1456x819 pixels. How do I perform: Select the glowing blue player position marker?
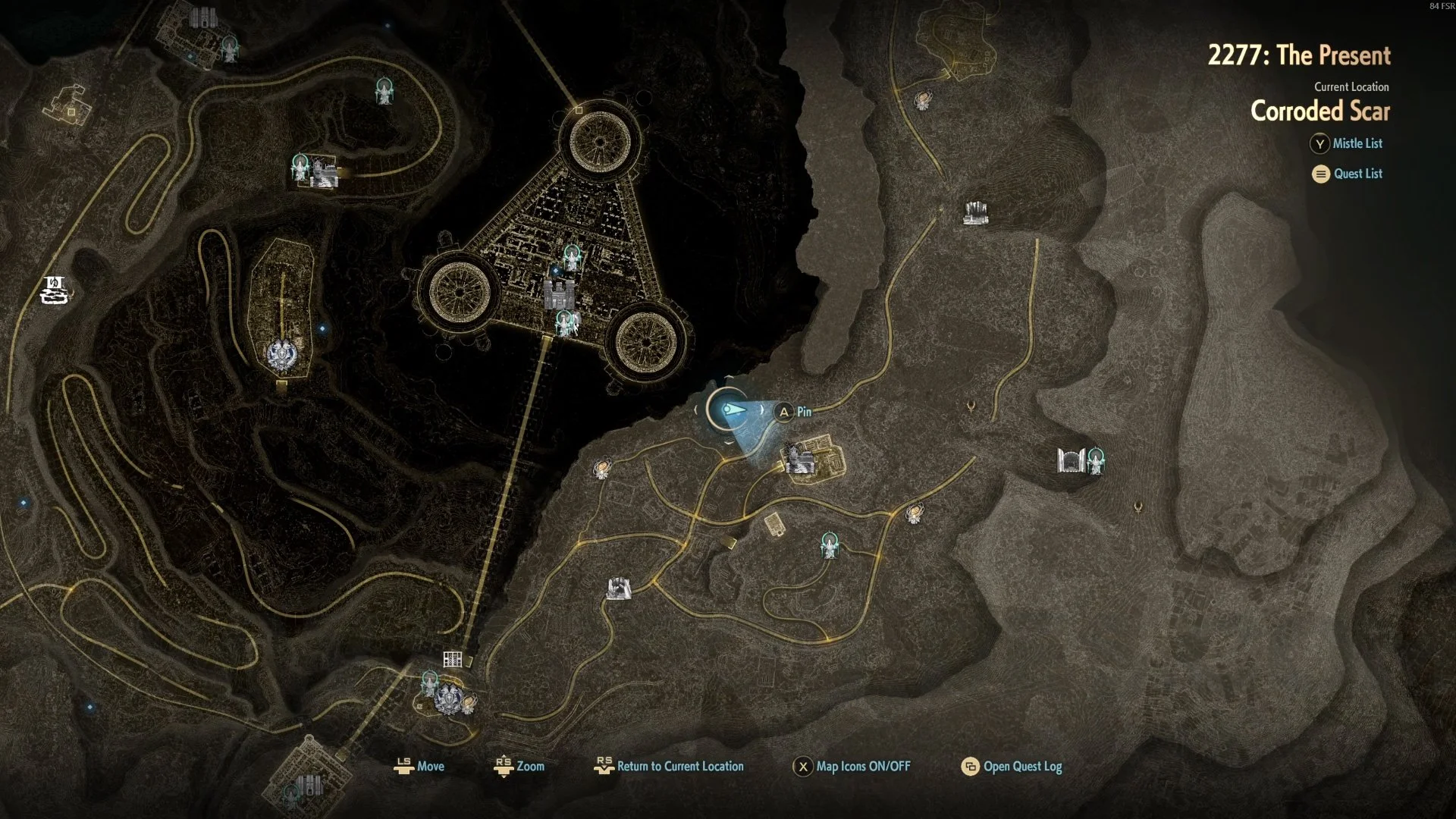click(x=727, y=410)
